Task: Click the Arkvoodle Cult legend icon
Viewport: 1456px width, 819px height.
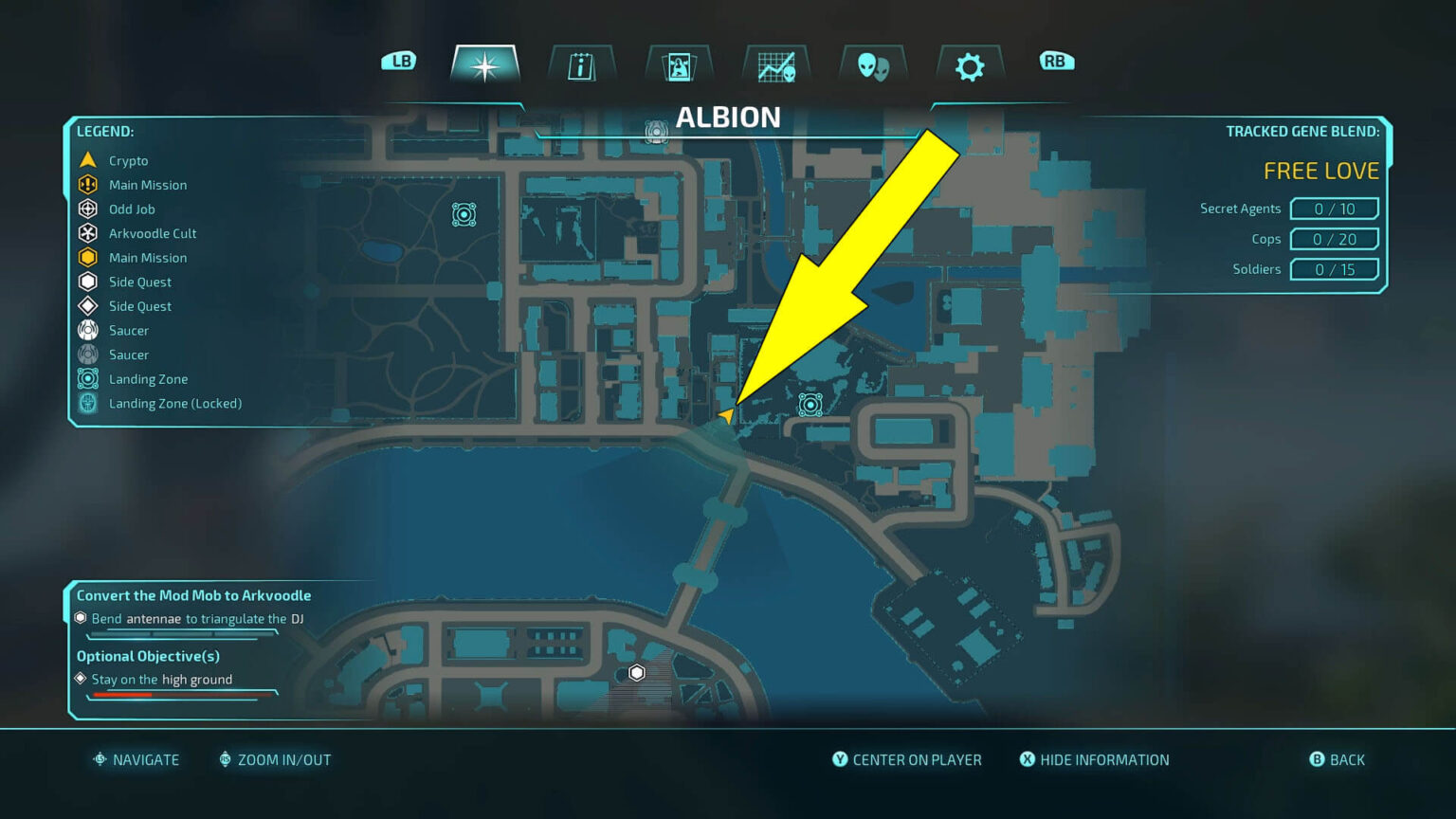Action: pos(87,233)
